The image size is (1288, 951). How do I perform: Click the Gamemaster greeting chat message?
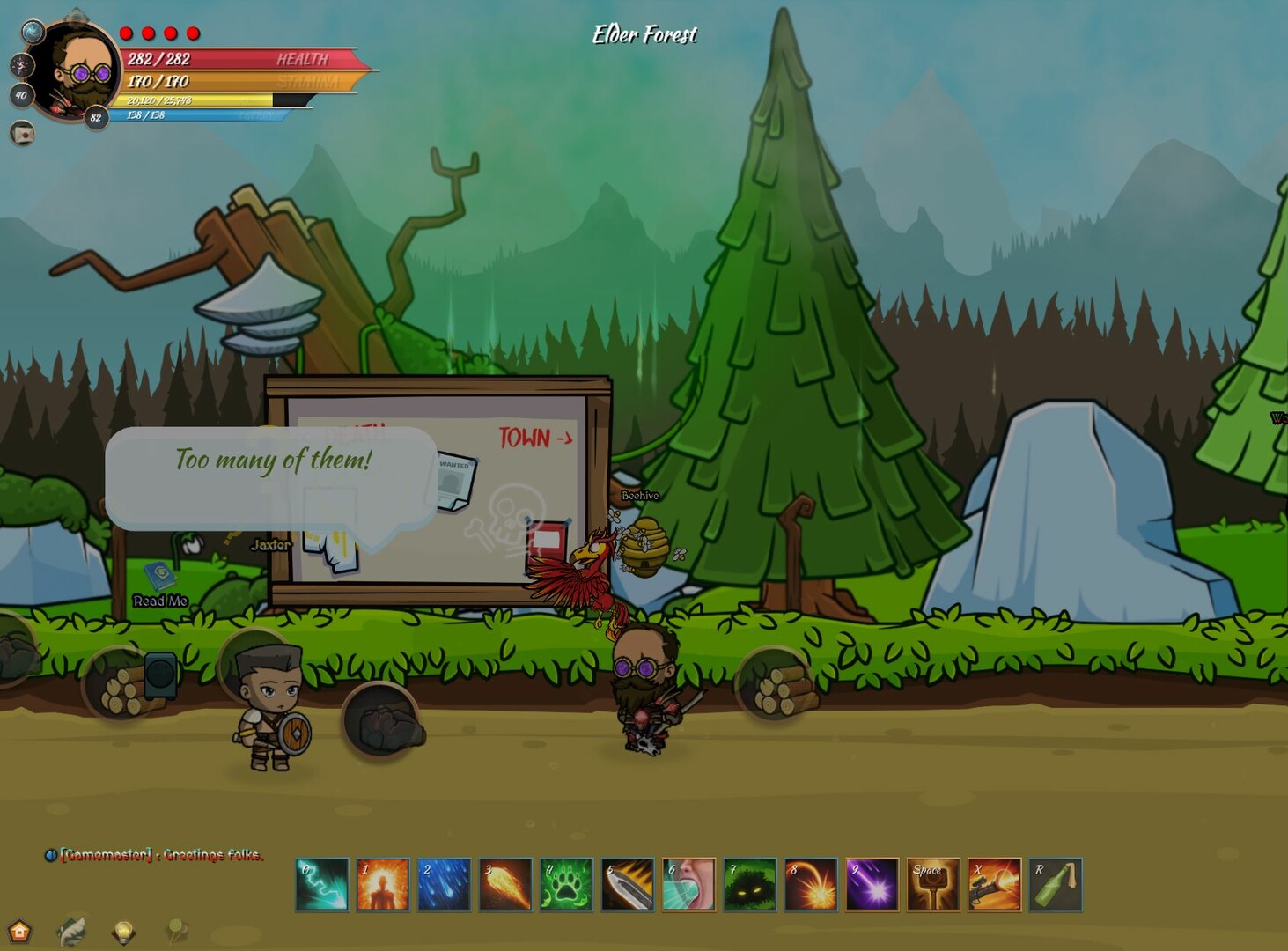[x=161, y=856]
